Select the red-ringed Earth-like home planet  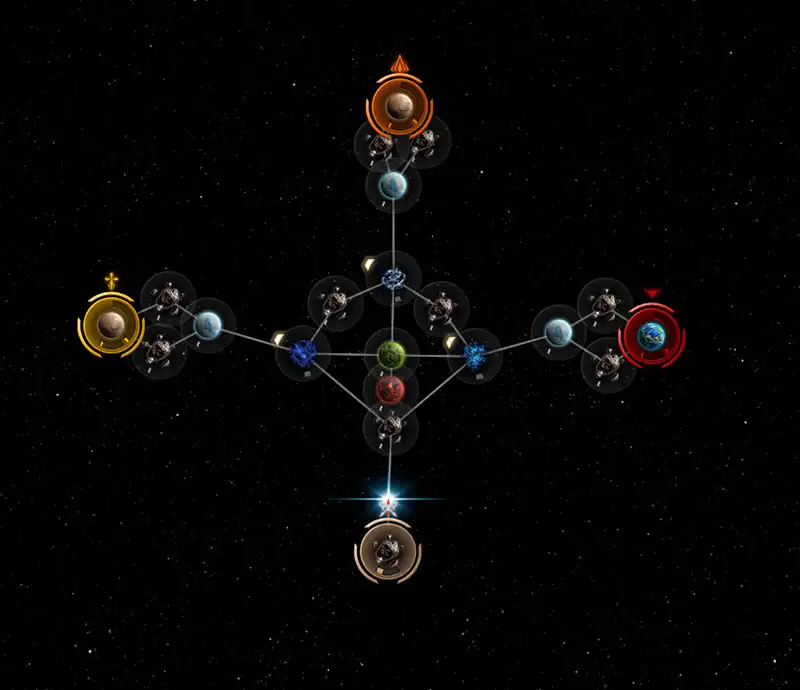[653, 336]
